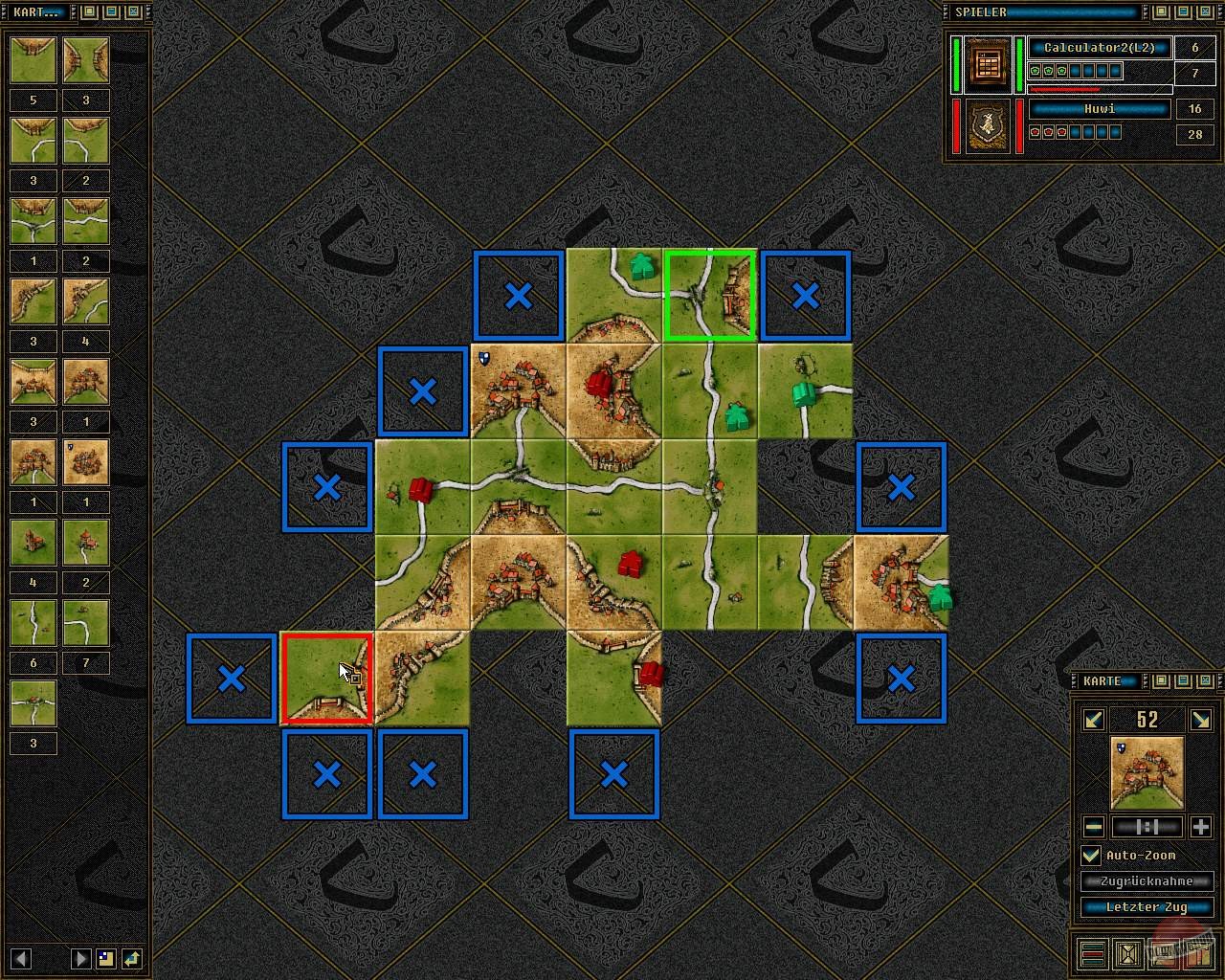Page to previous tiles with the left arrow

20,958
